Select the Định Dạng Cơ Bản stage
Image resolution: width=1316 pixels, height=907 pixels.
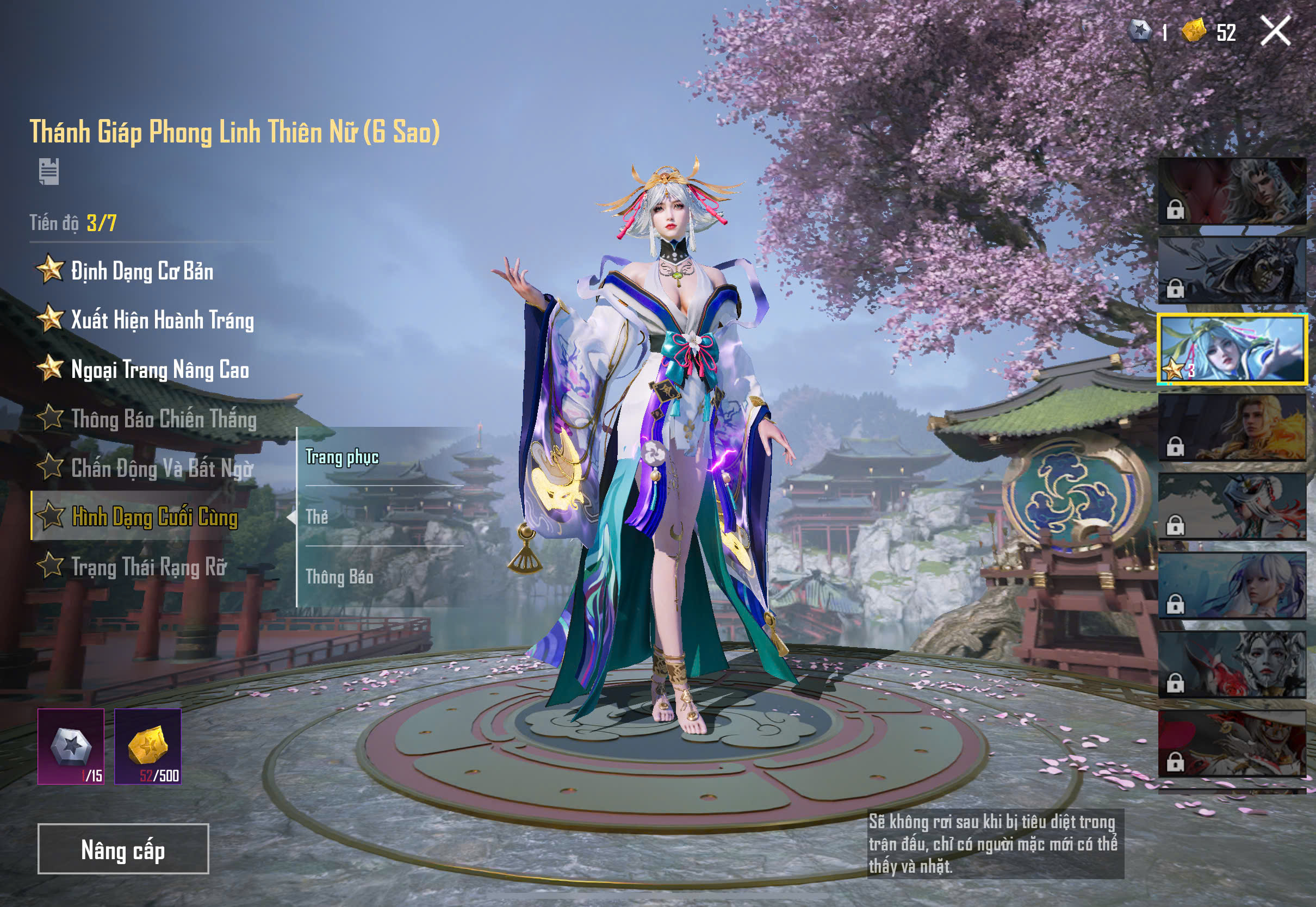coord(142,271)
